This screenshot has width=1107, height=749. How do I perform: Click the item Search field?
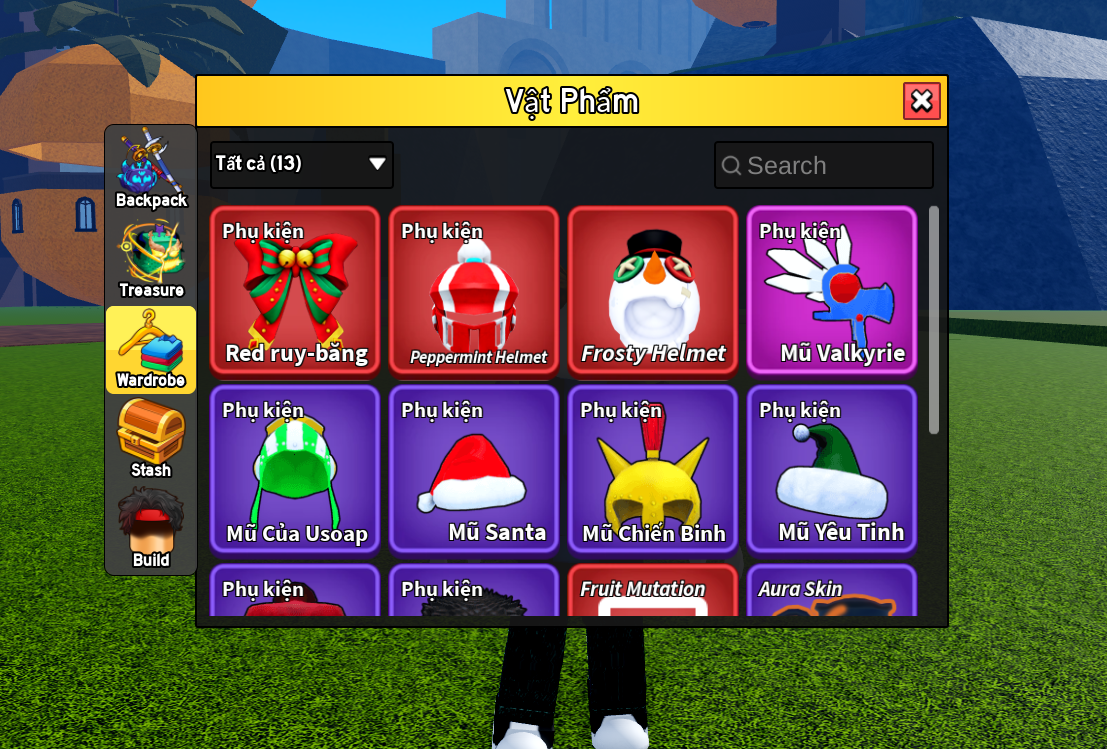[x=824, y=165]
